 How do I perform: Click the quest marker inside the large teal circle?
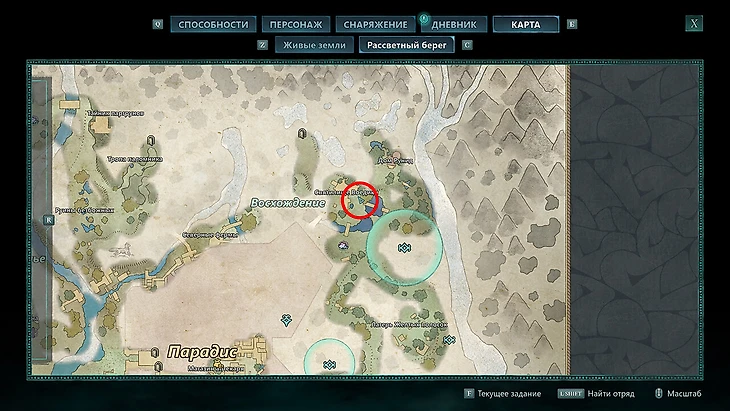[405, 247]
